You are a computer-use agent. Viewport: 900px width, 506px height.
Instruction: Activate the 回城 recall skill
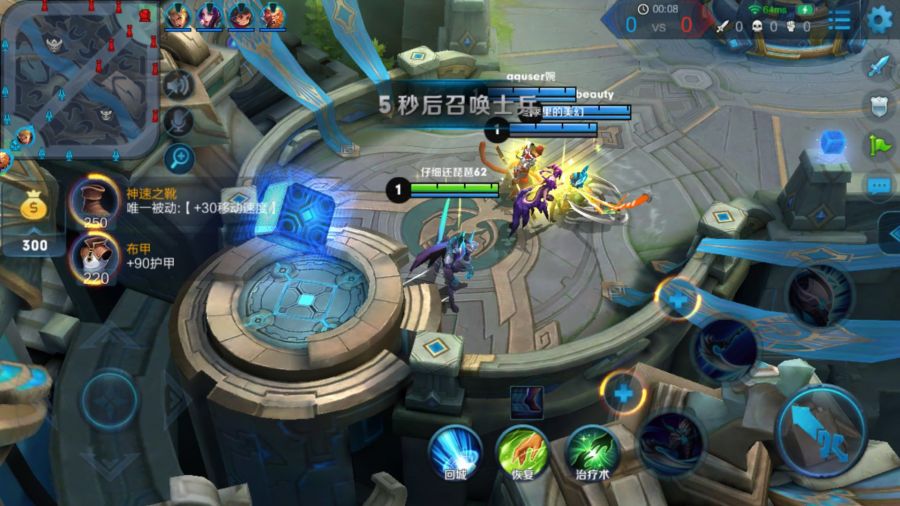455,449
